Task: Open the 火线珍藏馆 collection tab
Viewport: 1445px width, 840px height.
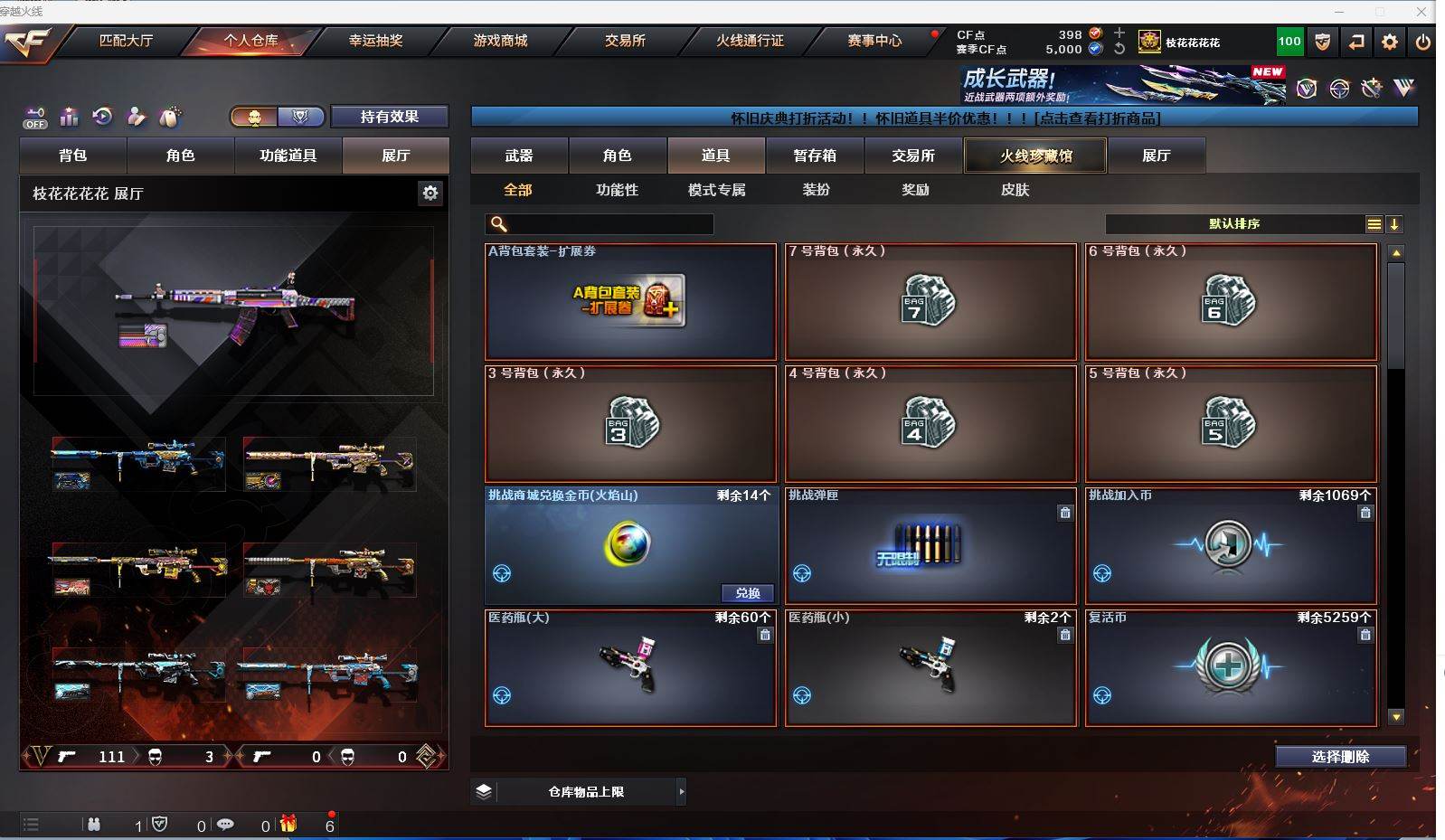Action: point(1035,156)
